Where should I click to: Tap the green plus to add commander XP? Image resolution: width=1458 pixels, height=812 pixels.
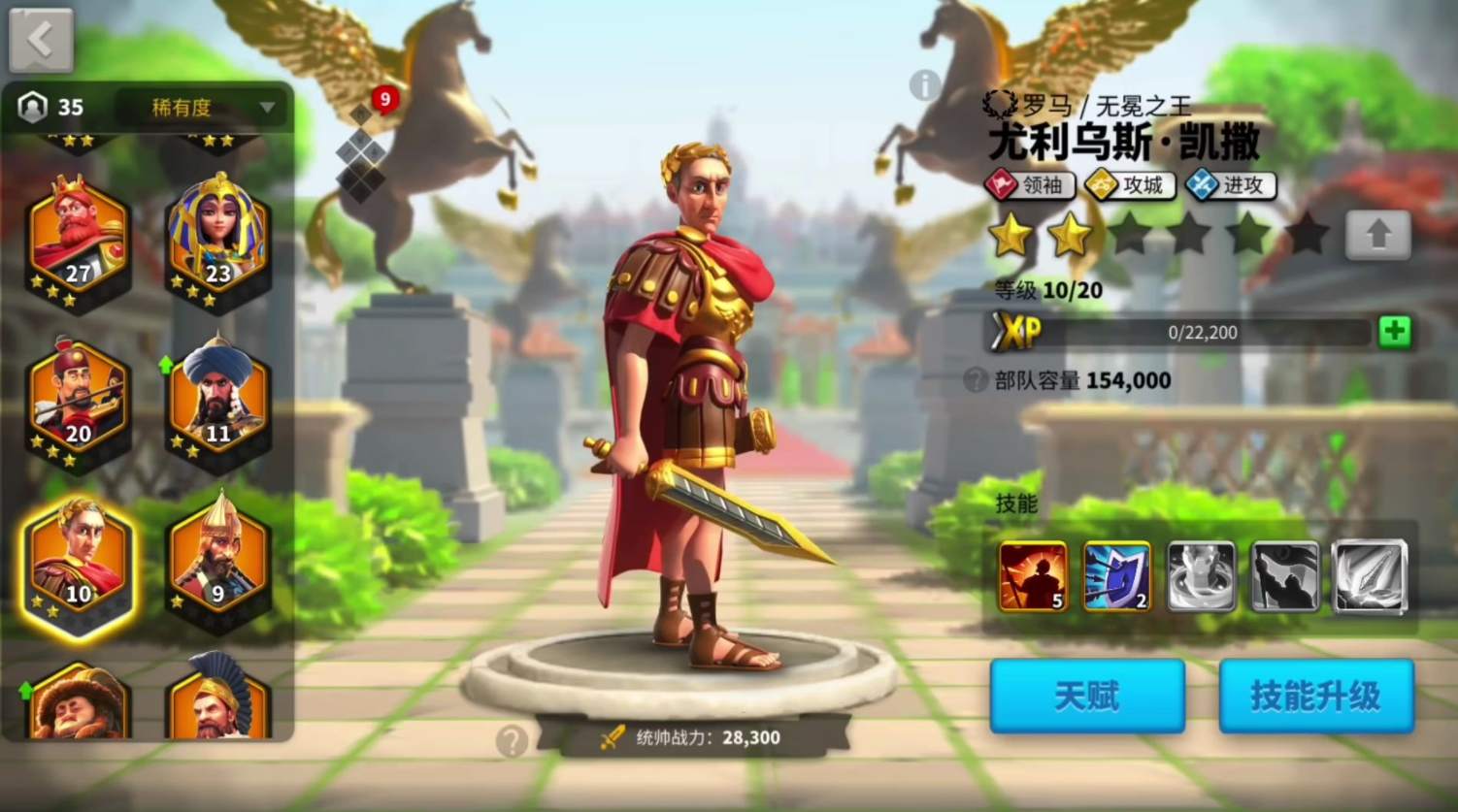(1394, 331)
